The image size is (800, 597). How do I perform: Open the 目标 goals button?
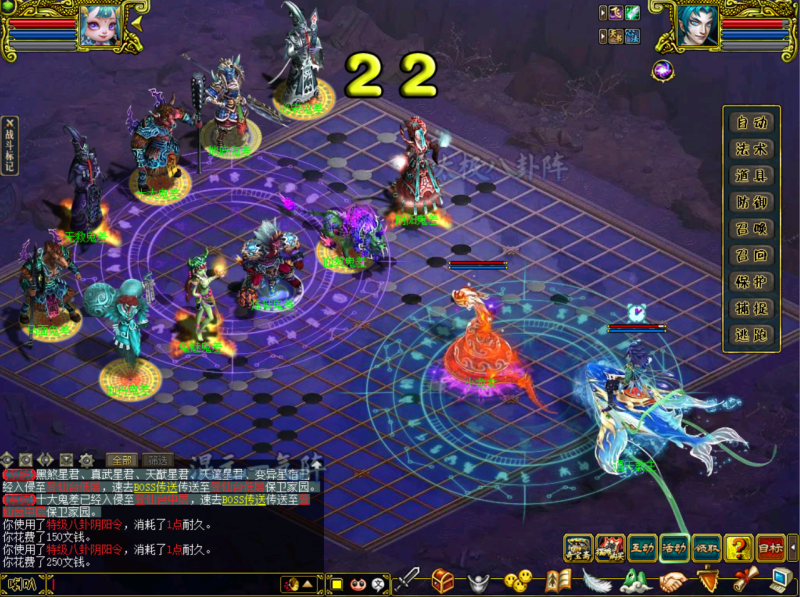[770, 547]
